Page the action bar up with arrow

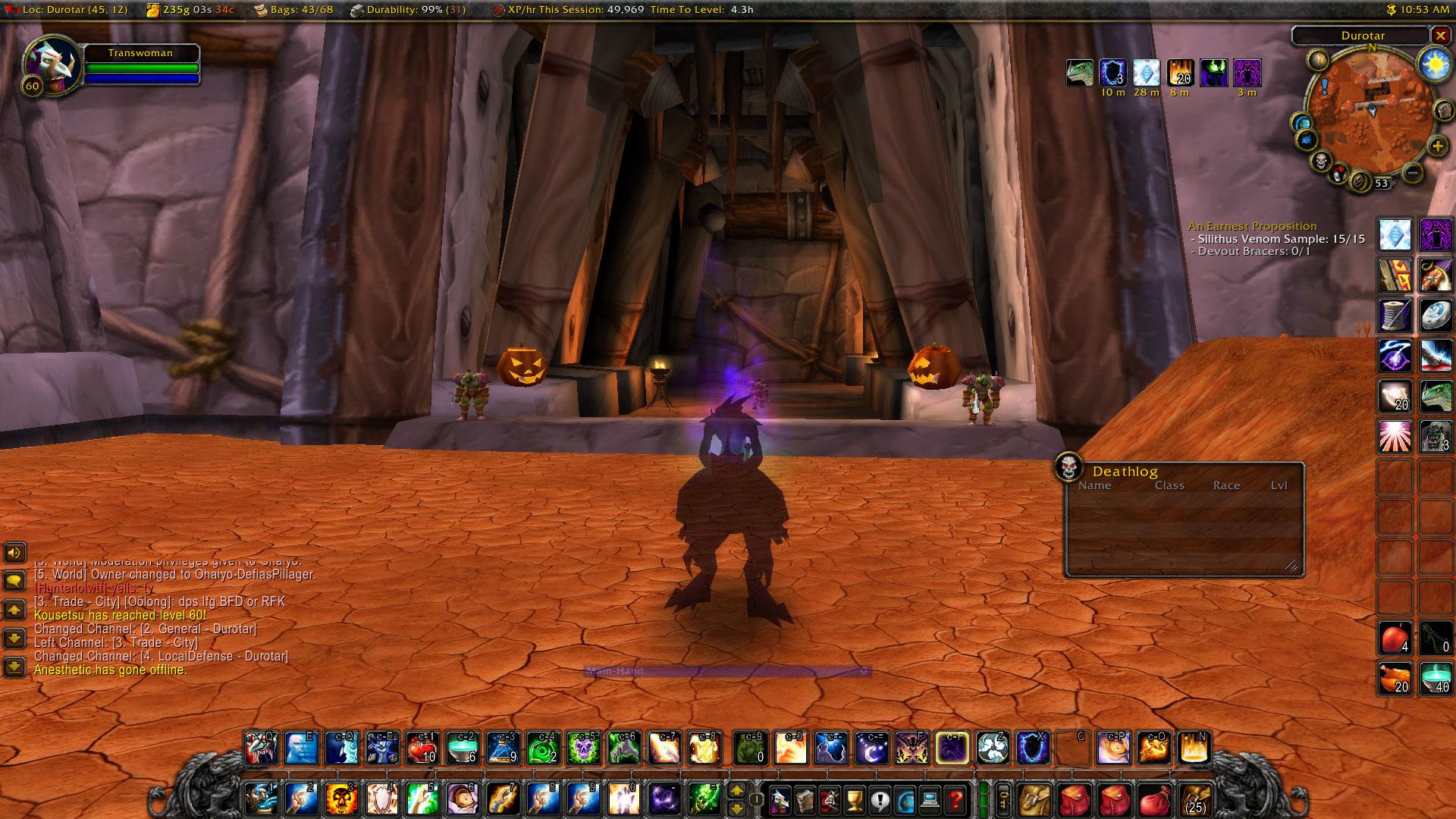(736, 791)
